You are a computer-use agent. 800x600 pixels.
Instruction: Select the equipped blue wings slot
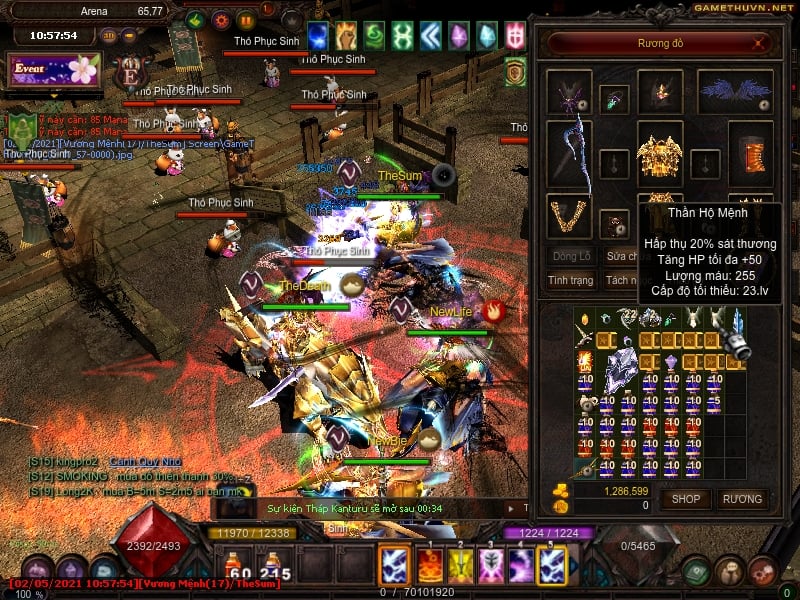point(735,91)
